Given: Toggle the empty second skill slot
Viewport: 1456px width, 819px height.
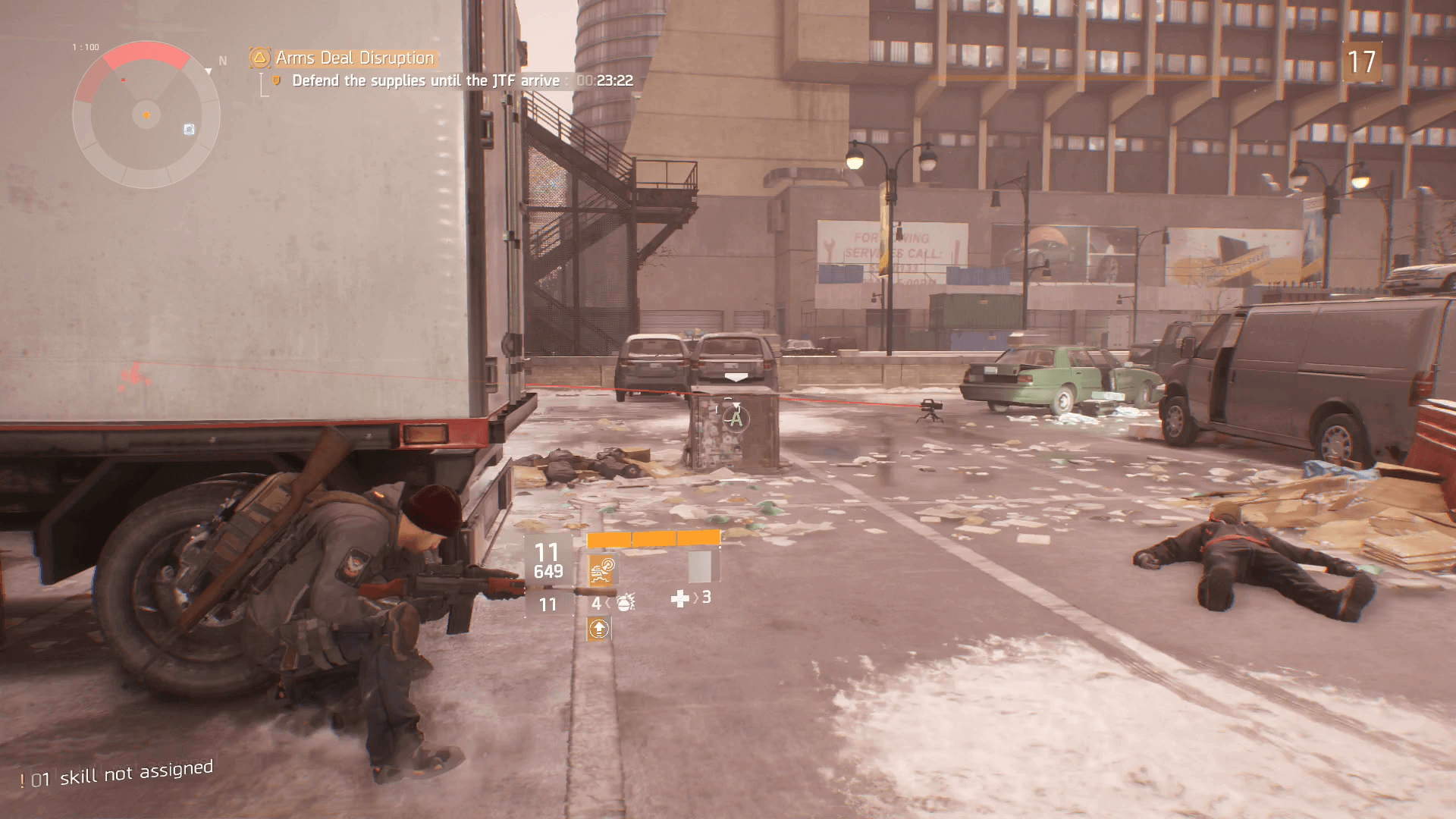Looking at the screenshot, I should (699, 567).
